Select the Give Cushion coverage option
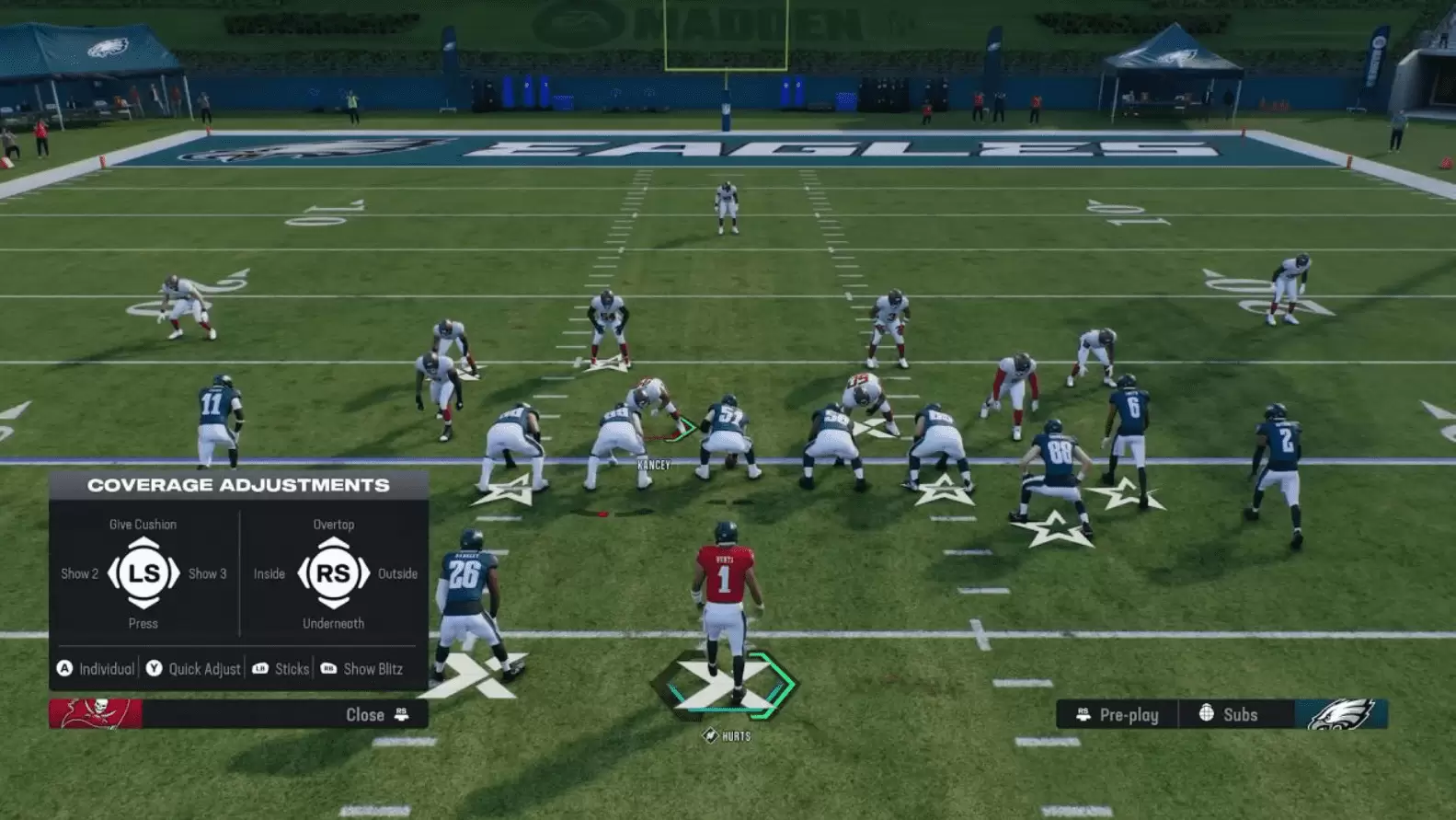This screenshot has width=1456, height=820. click(x=143, y=524)
